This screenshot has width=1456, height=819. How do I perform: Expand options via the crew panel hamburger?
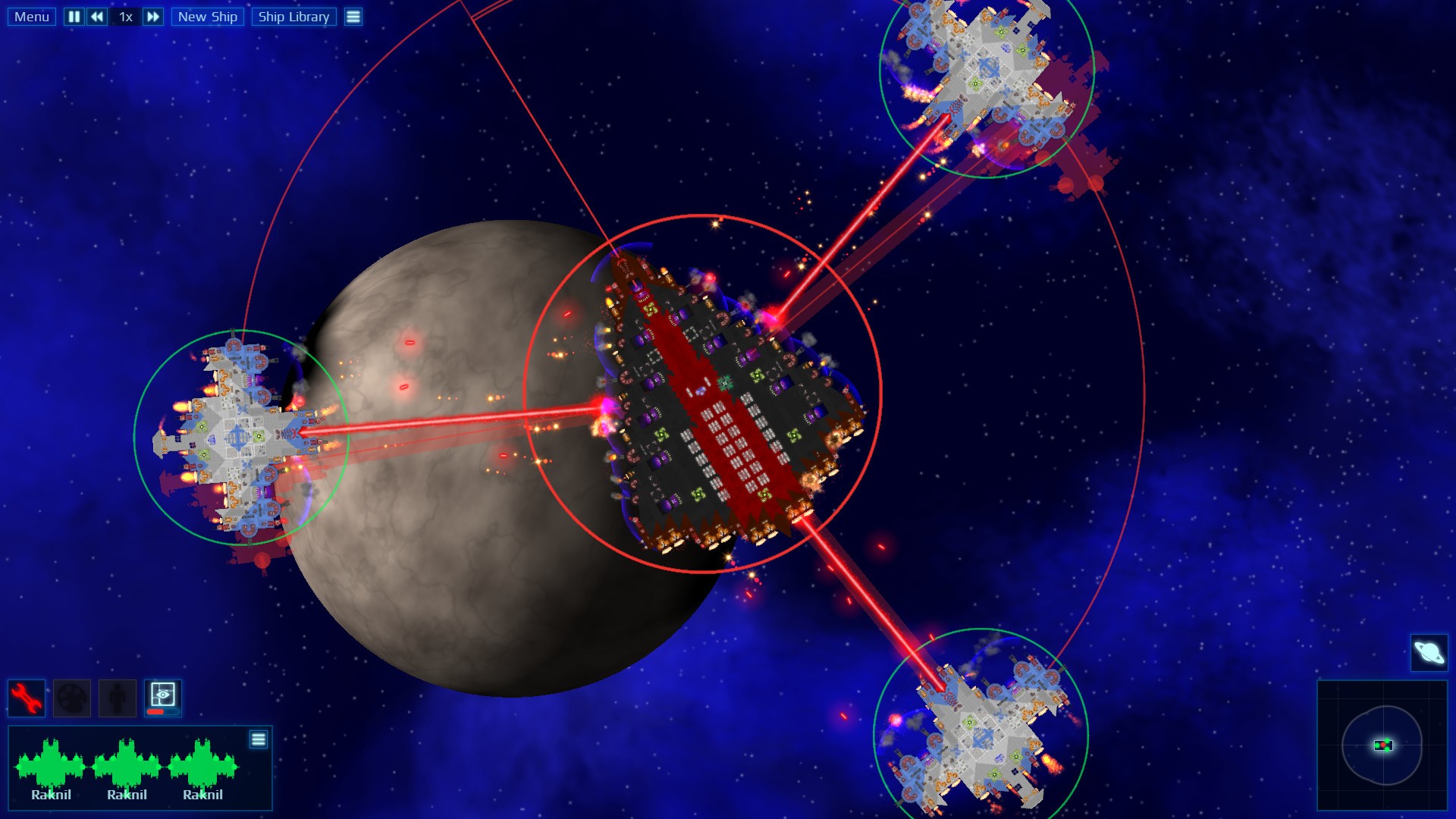(259, 738)
